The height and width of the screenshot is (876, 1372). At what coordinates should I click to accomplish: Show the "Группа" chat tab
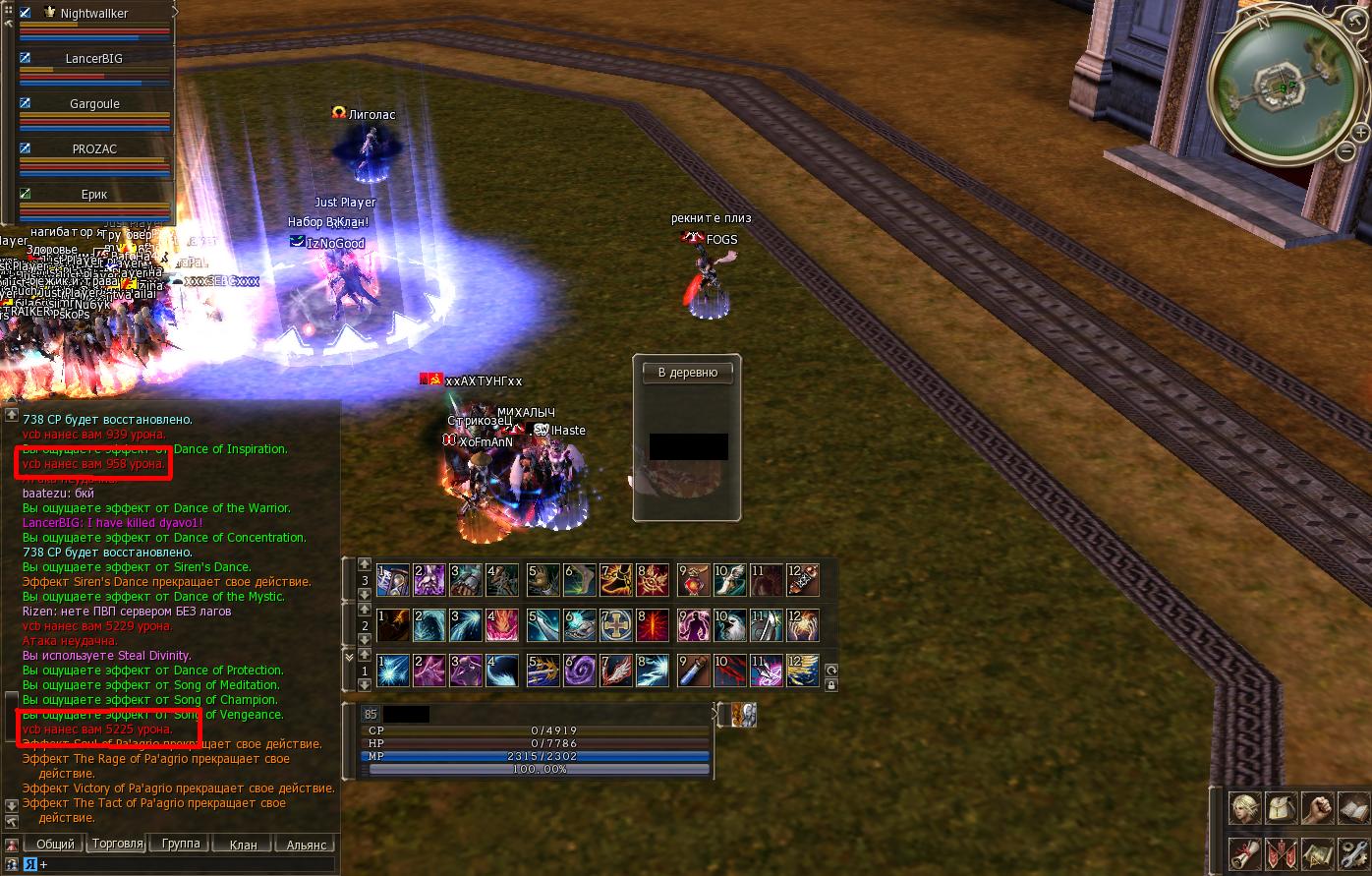(x=181, y=844)
